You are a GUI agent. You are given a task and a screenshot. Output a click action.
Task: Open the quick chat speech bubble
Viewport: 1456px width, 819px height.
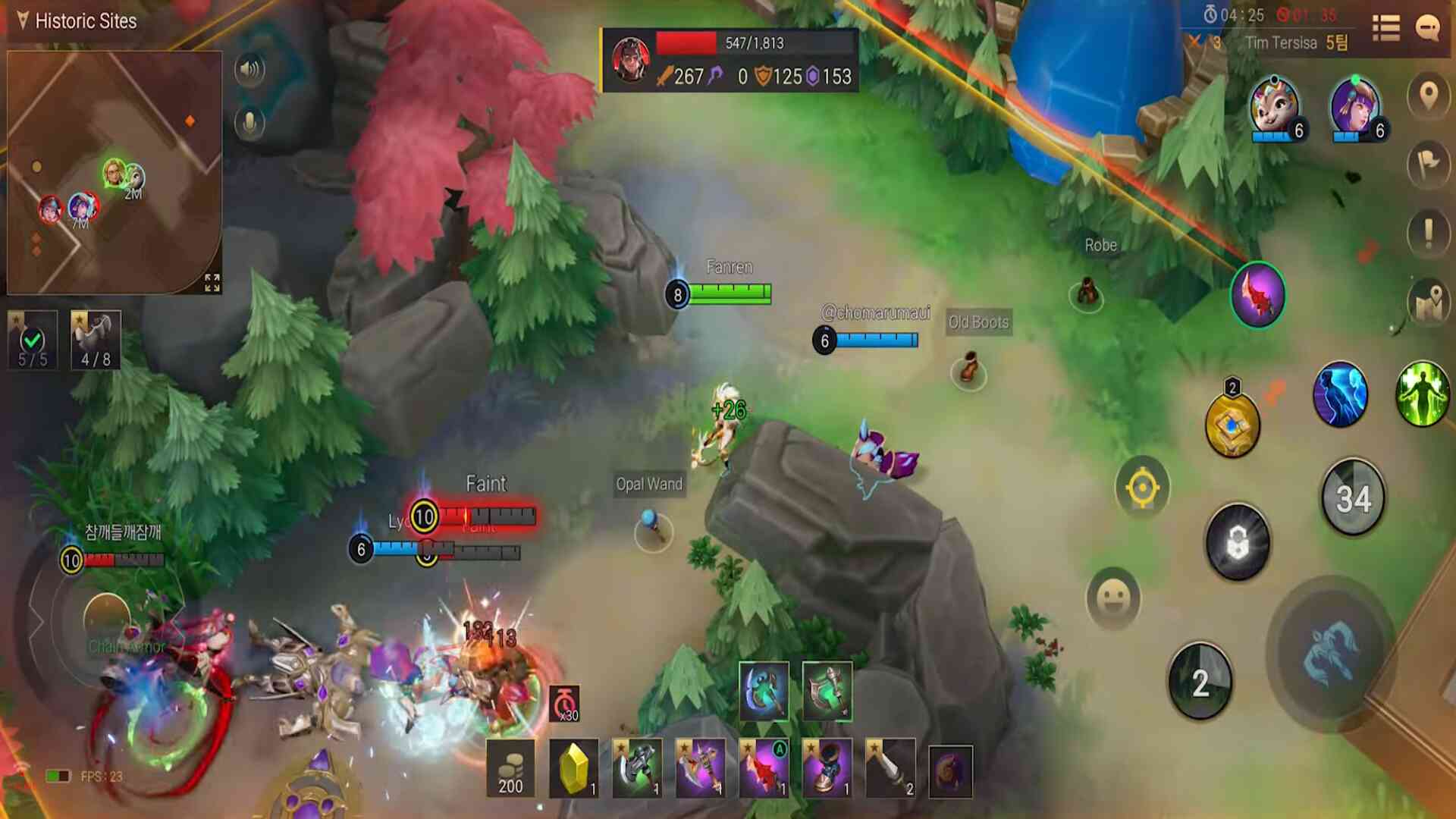1428,28
